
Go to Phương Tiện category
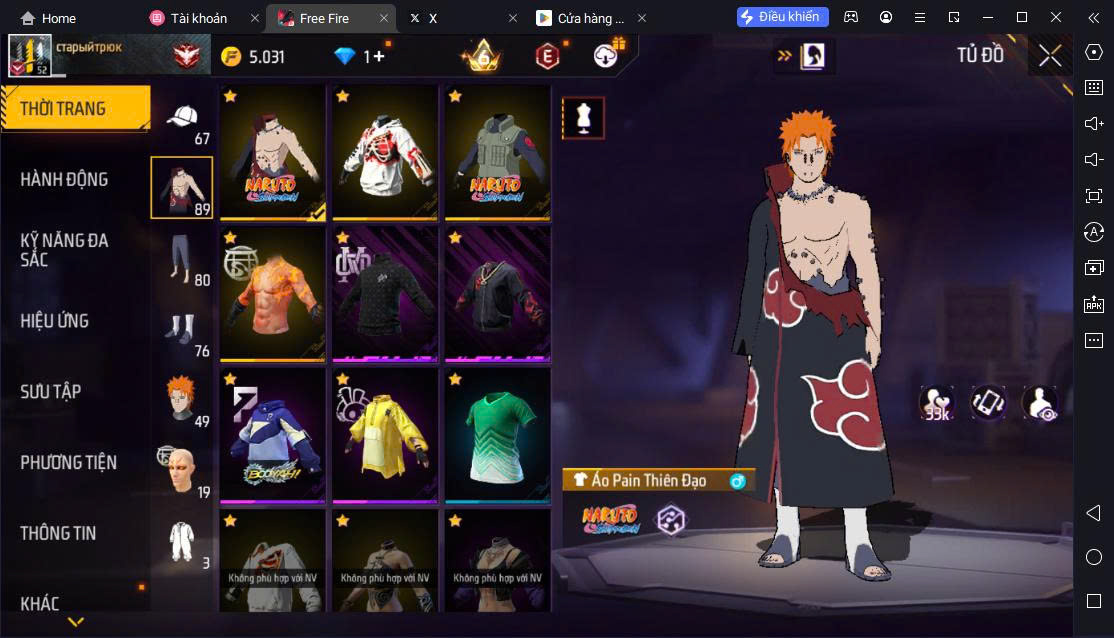[68, 463]
